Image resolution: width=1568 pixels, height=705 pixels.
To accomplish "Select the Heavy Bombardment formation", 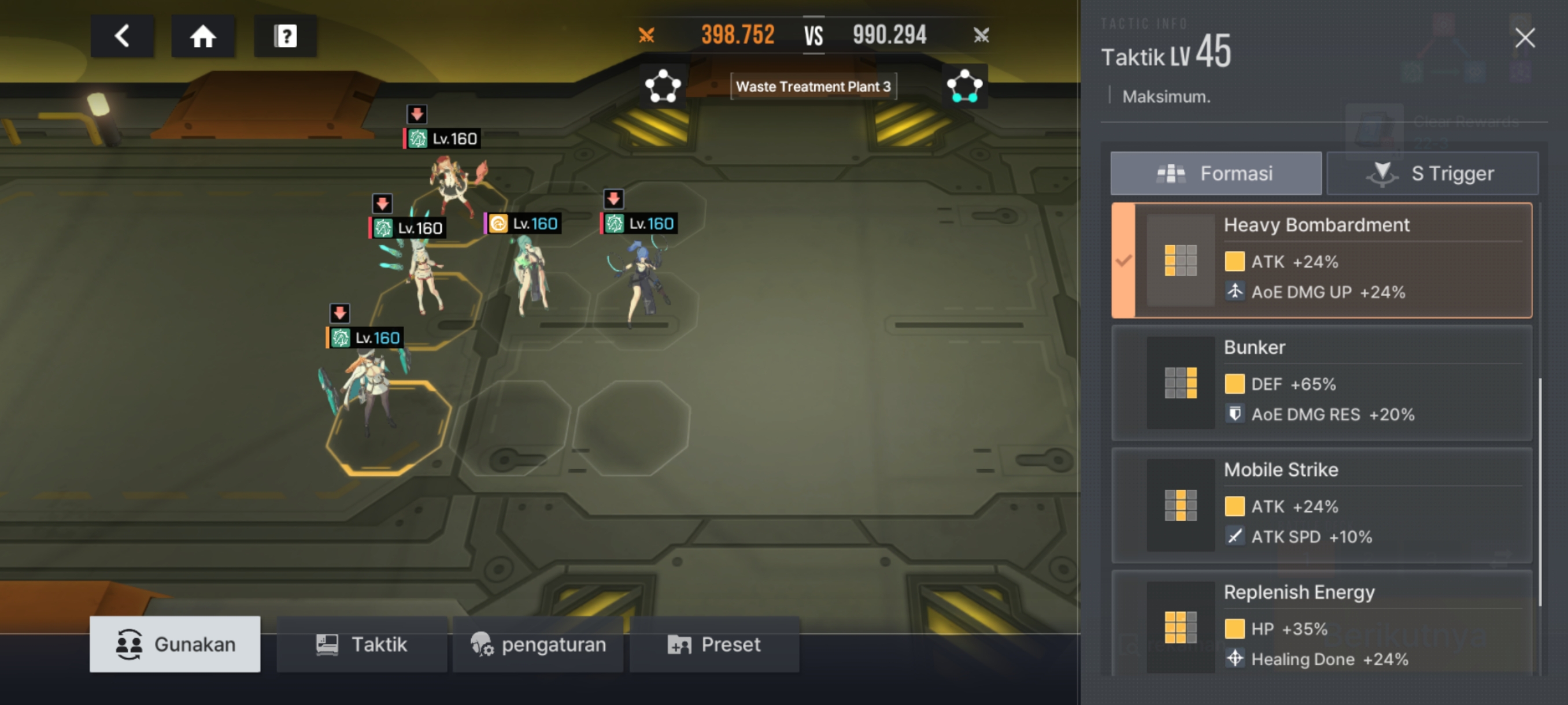I will 1321,261.
